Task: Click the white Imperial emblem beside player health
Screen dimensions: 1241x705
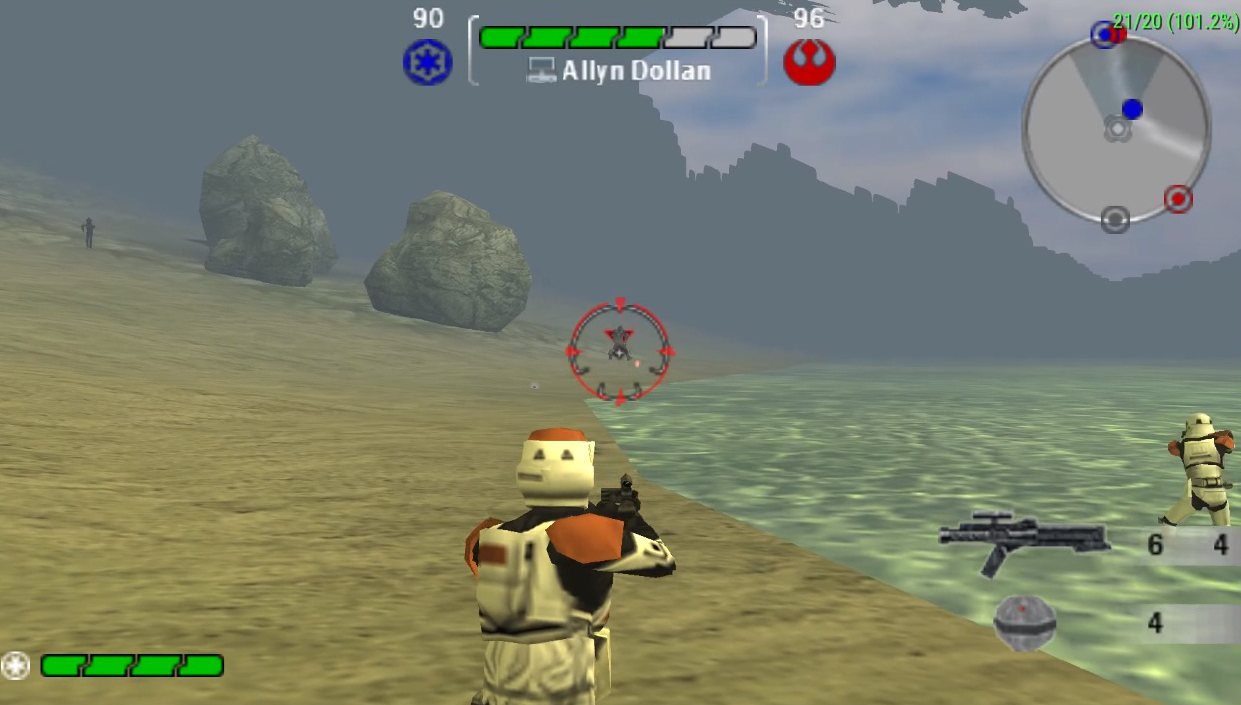Action: pyautogui.click(x=15, y=665)
